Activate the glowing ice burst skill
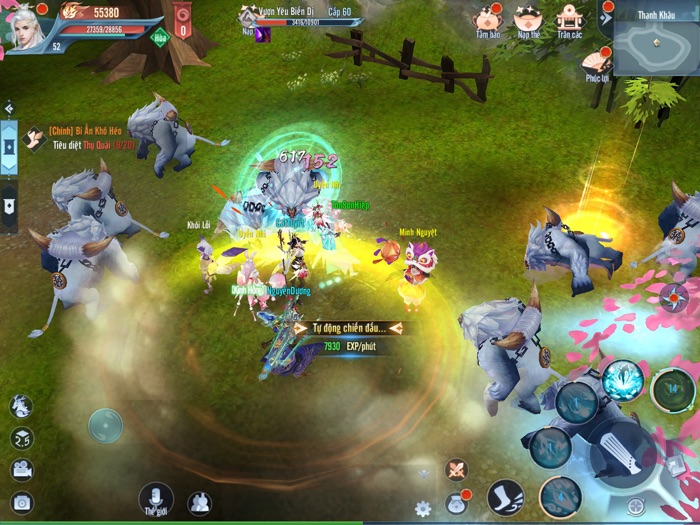700x525 pixels. (622, 380)
